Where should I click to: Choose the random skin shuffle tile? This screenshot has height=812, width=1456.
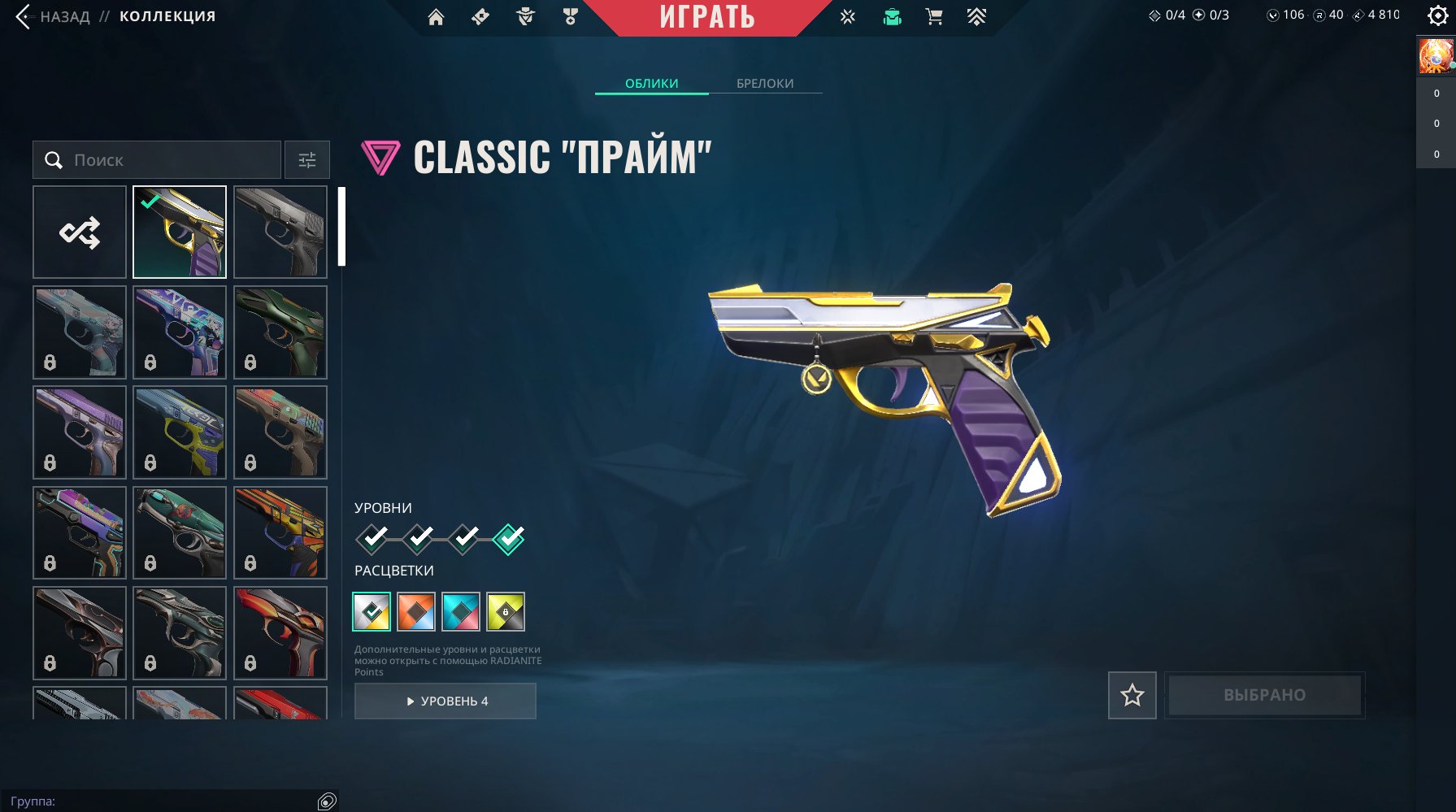80,232
